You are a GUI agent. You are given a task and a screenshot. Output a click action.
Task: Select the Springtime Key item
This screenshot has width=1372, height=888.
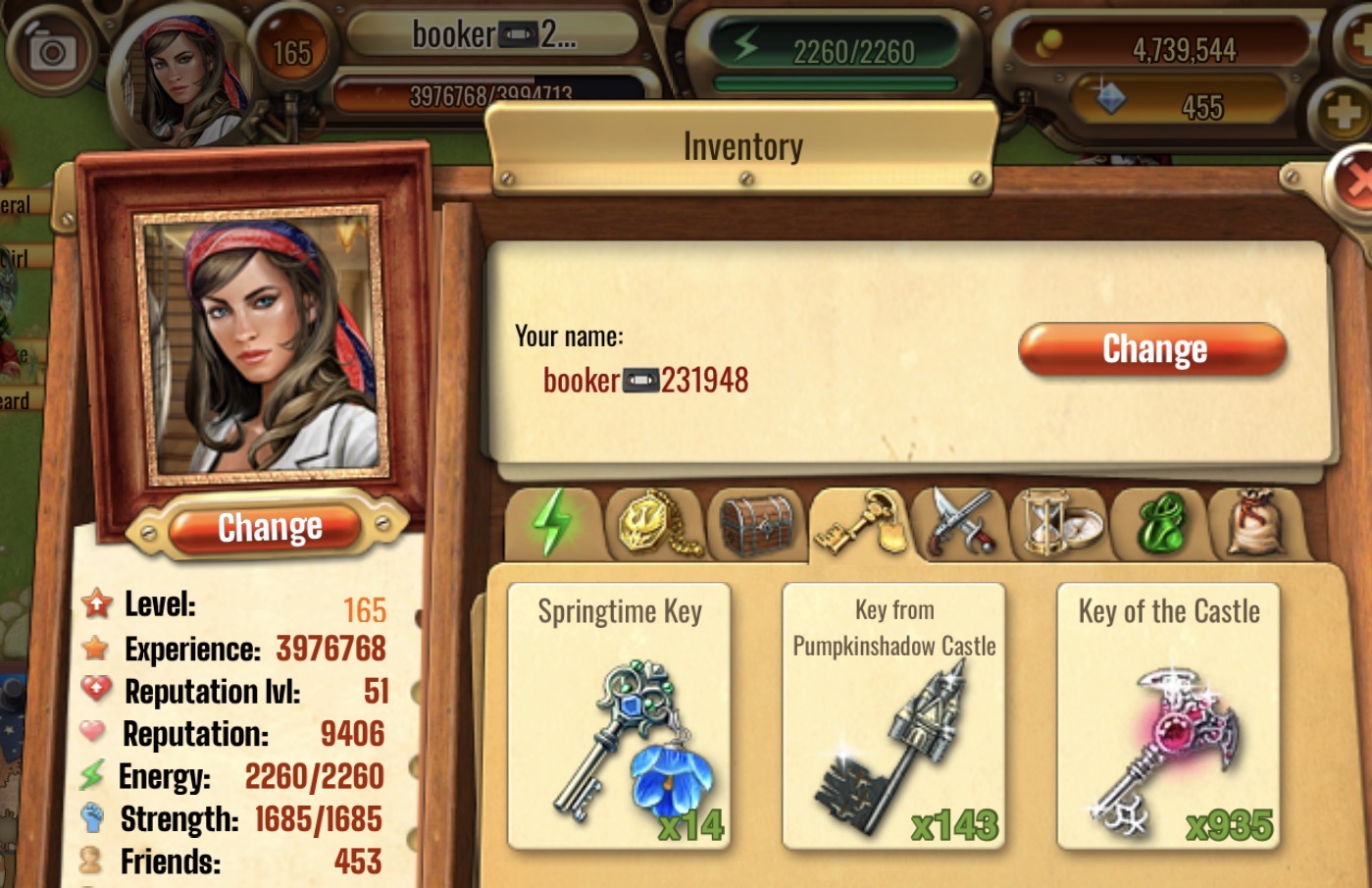pos(619,716)
